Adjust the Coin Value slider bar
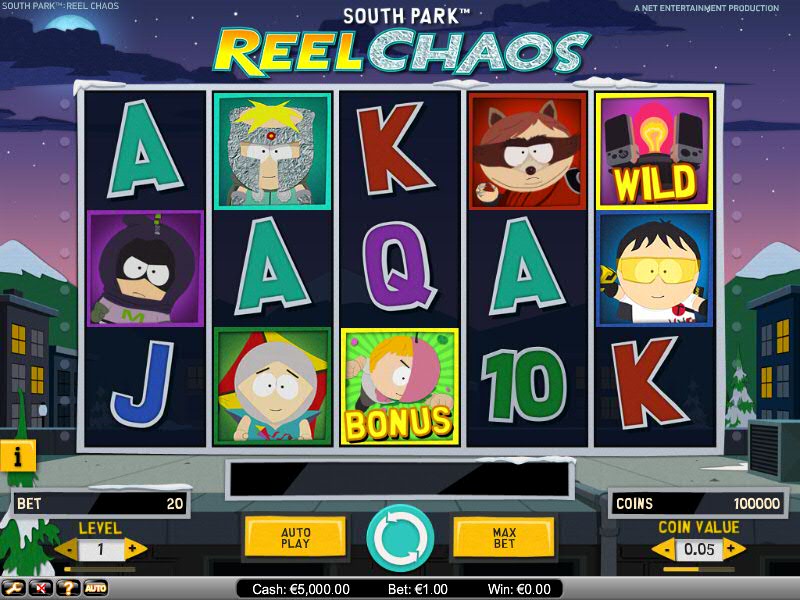Screen dimensions: 800x600 pyautogui.click(x=699, y=568)
